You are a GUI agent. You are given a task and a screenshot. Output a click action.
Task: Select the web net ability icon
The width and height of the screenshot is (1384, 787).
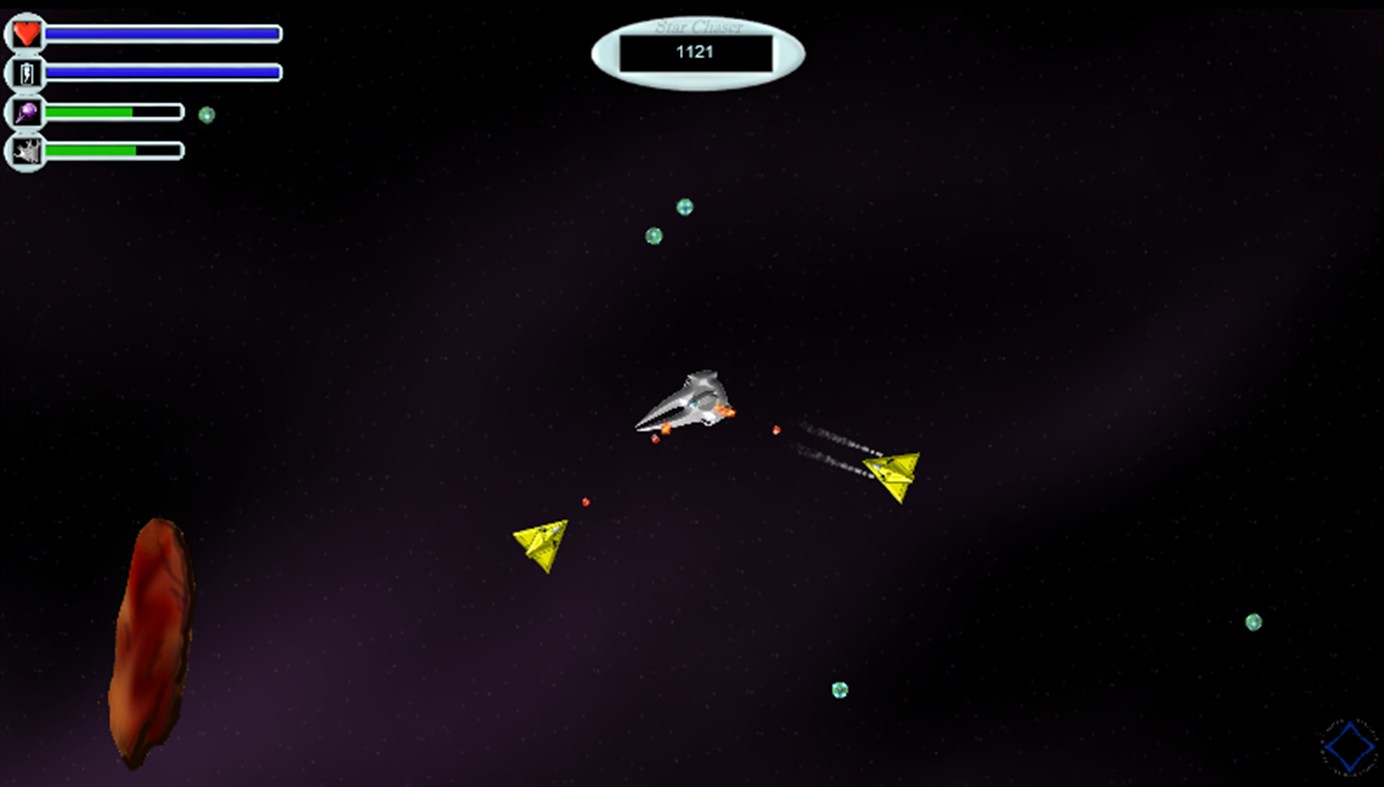27,151
